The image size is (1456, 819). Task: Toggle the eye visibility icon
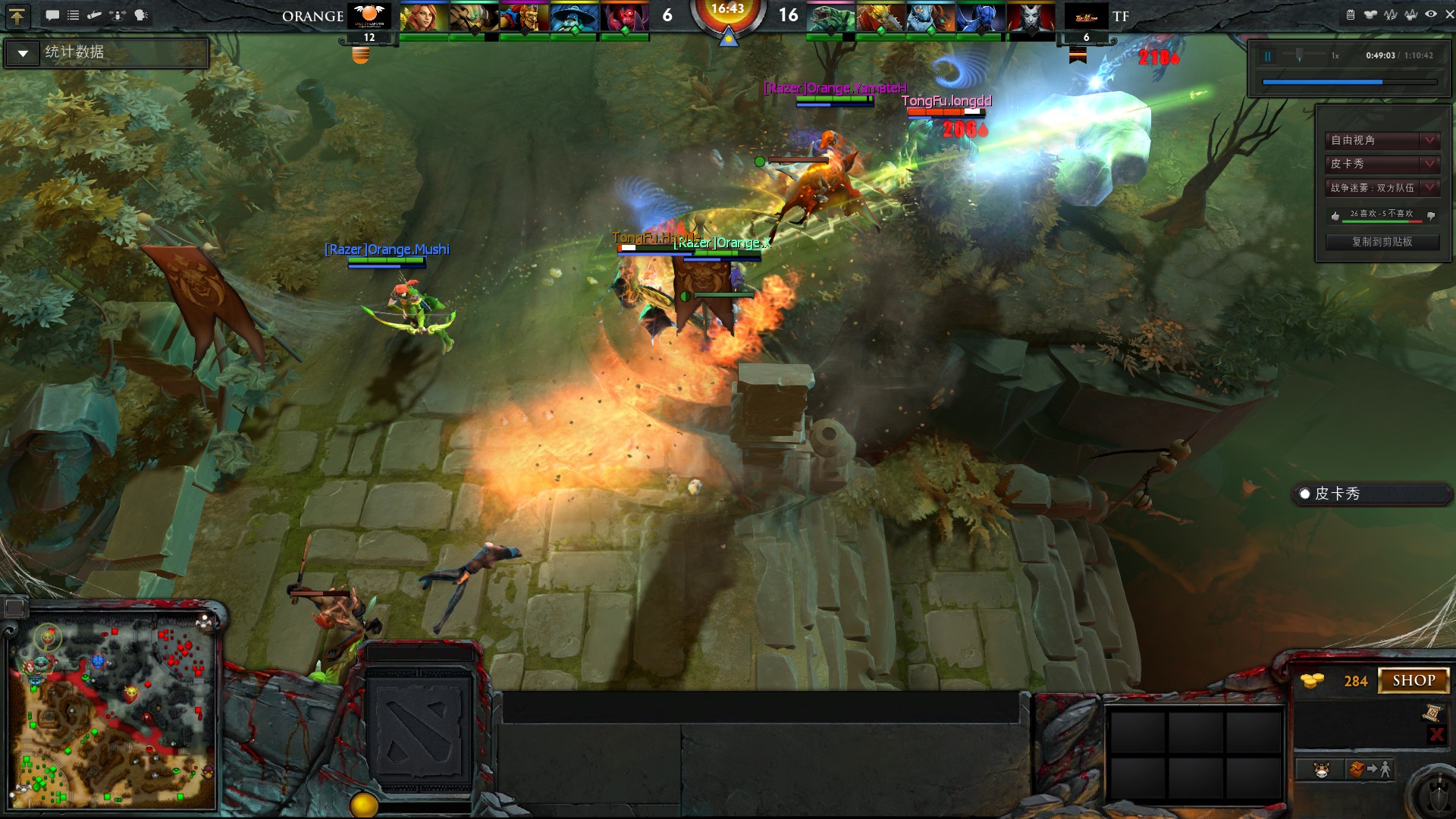tap(1430, 14)
